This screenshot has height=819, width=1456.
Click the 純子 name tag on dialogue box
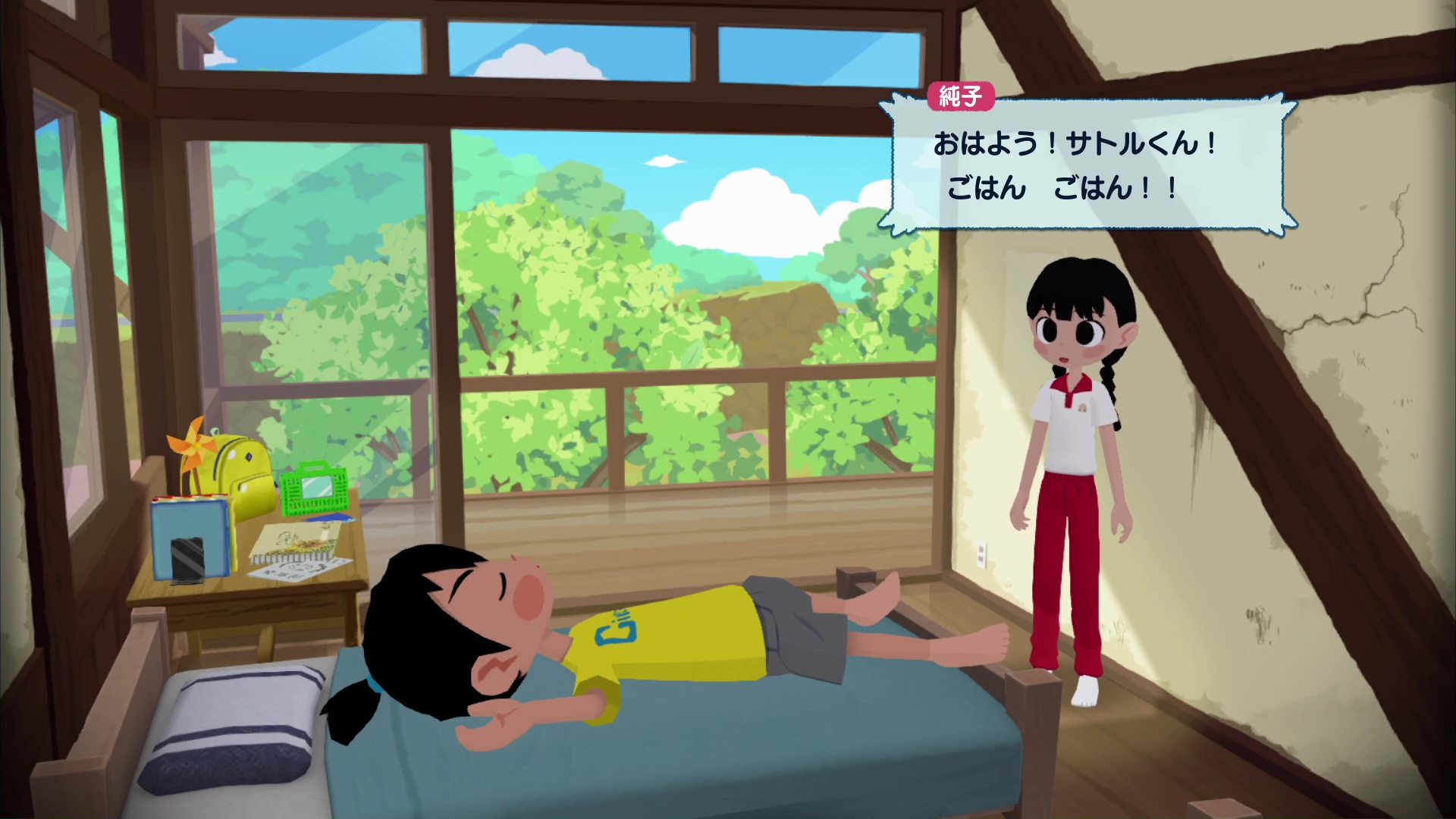[x=961, y=96]
